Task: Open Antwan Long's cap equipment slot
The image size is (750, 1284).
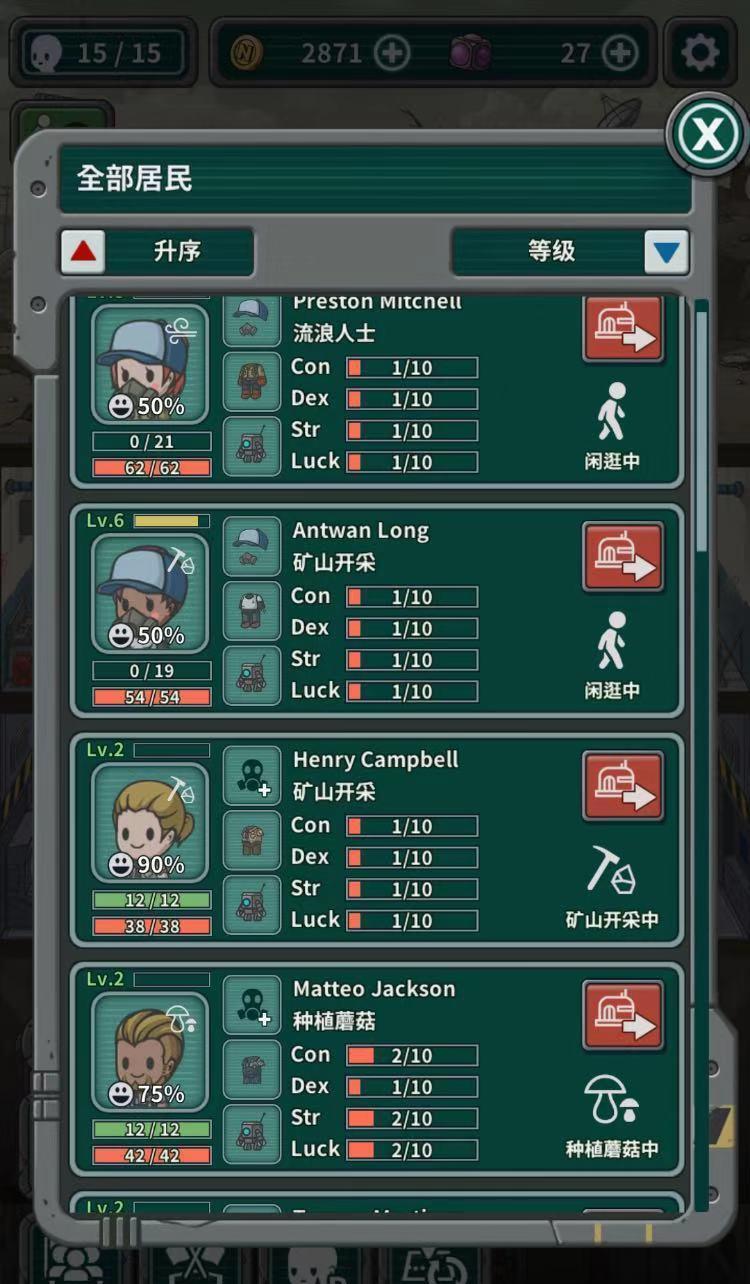Action: tap(252, 546)
